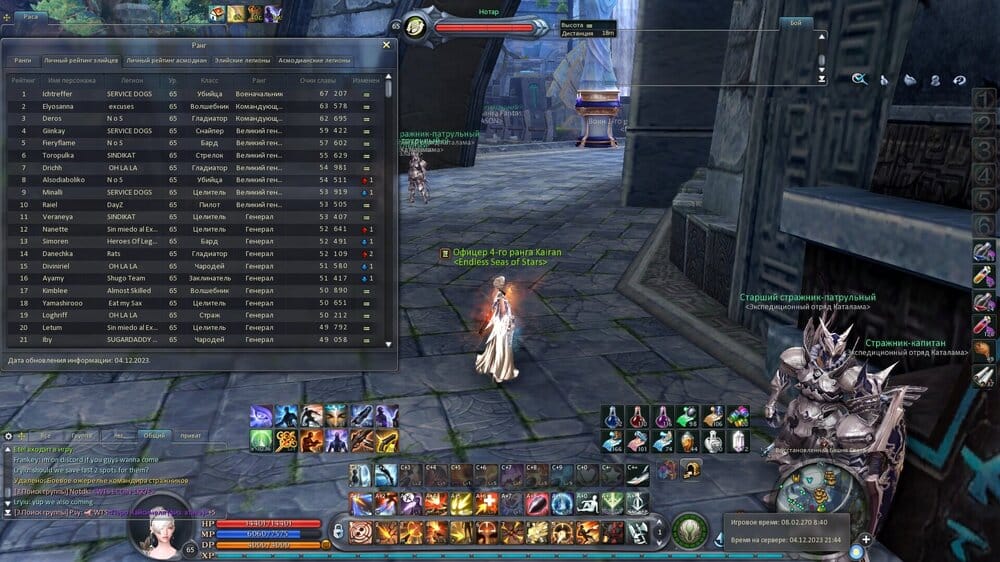Image resolution: width=1000 pixels, height=562 pixels.
Task: Select the Асмодианские легионы tab
Action: (x=314, y=61)
